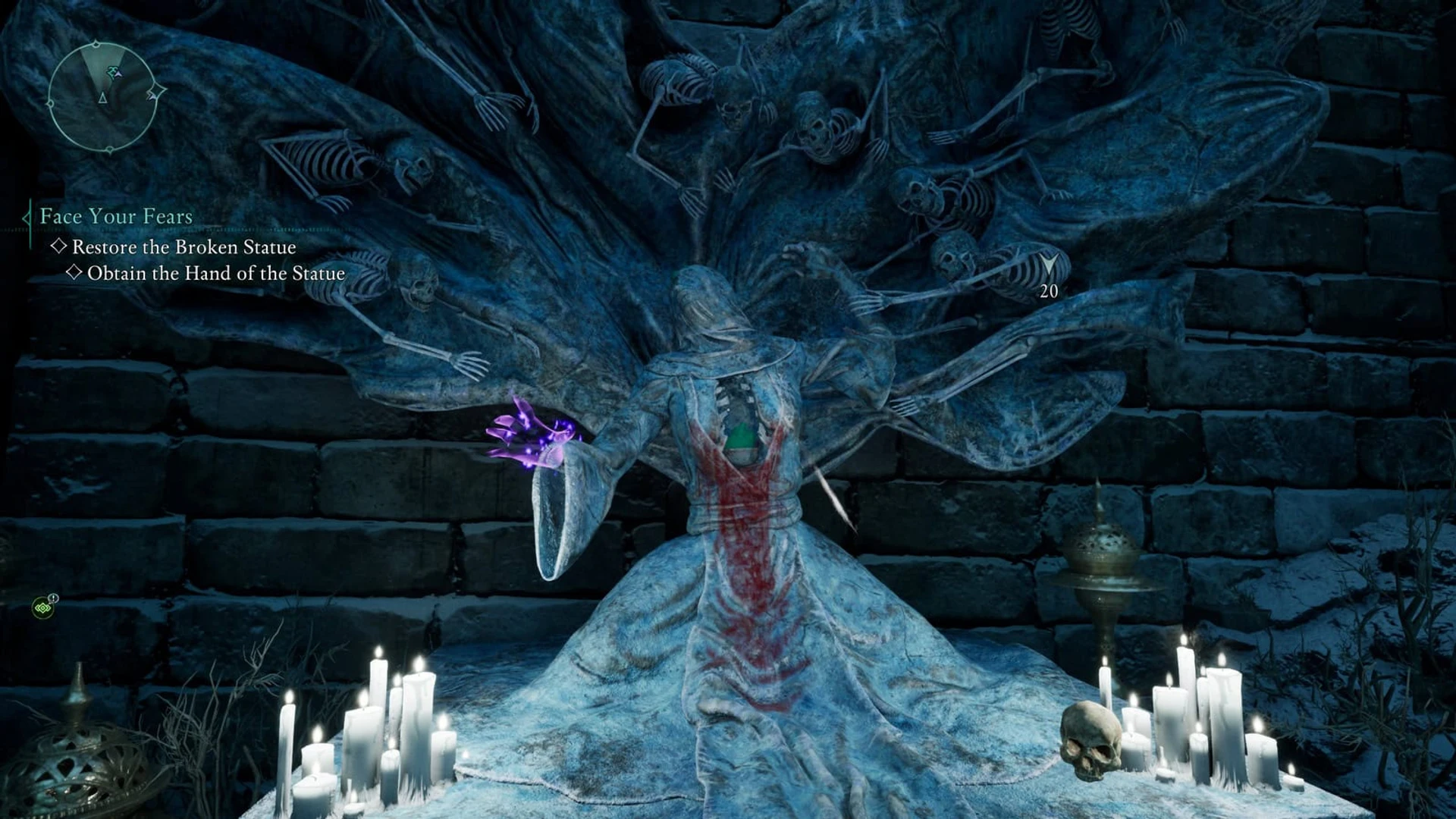Open the green knot notification icon
The height and width of the screenshot is (819, 1456).
tap(43, 607)
